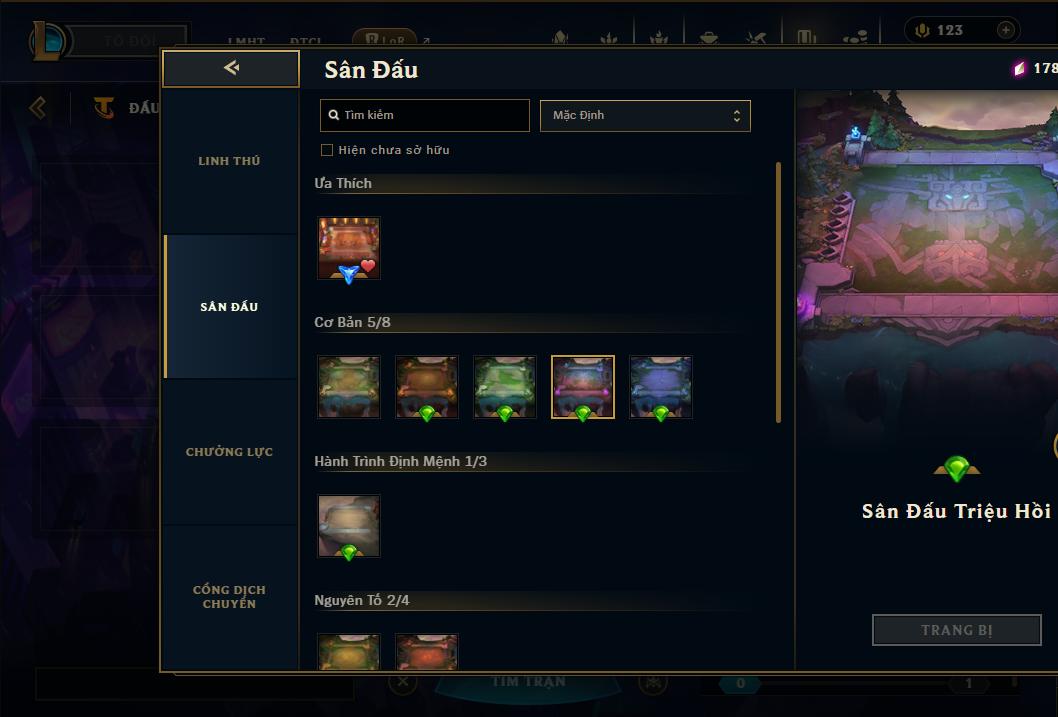Open the Mặc Định sort dropdown

coord(645,115)
